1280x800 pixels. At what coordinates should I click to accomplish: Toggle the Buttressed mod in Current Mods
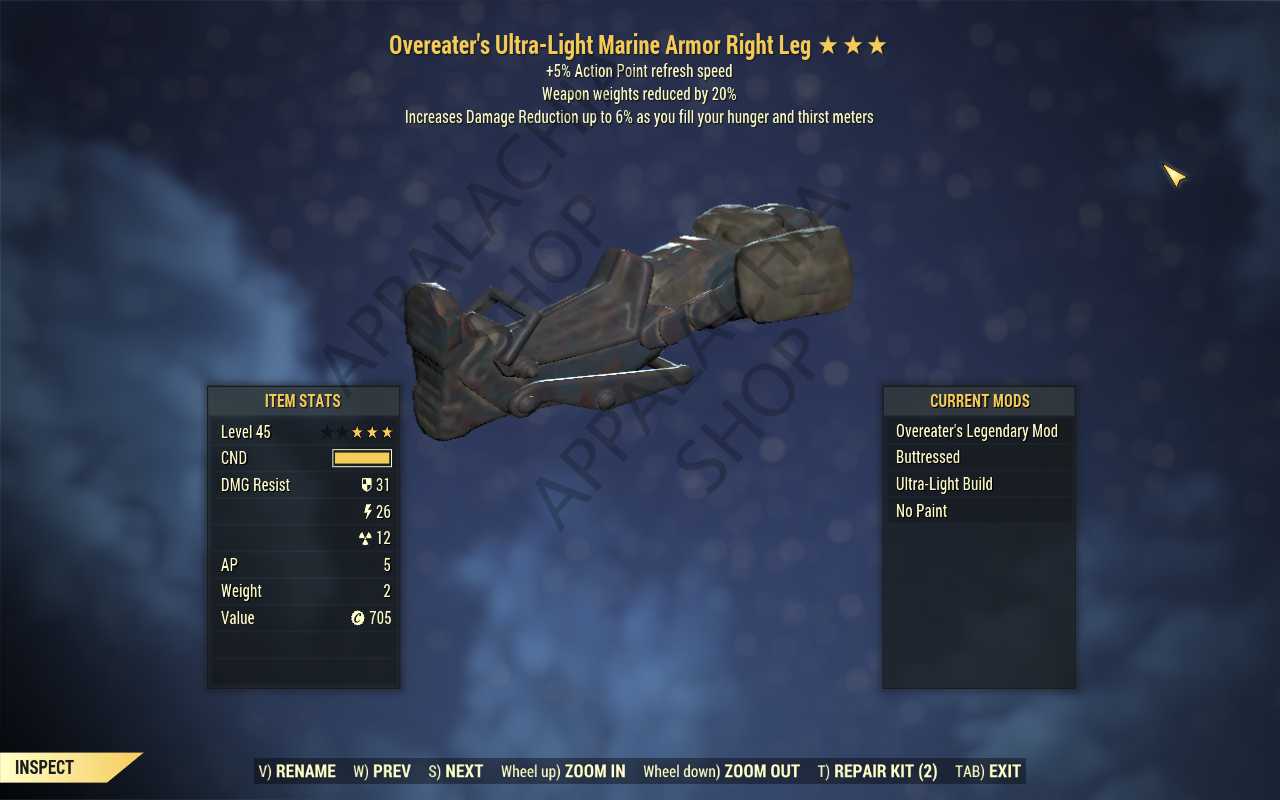tap(927, 457)
